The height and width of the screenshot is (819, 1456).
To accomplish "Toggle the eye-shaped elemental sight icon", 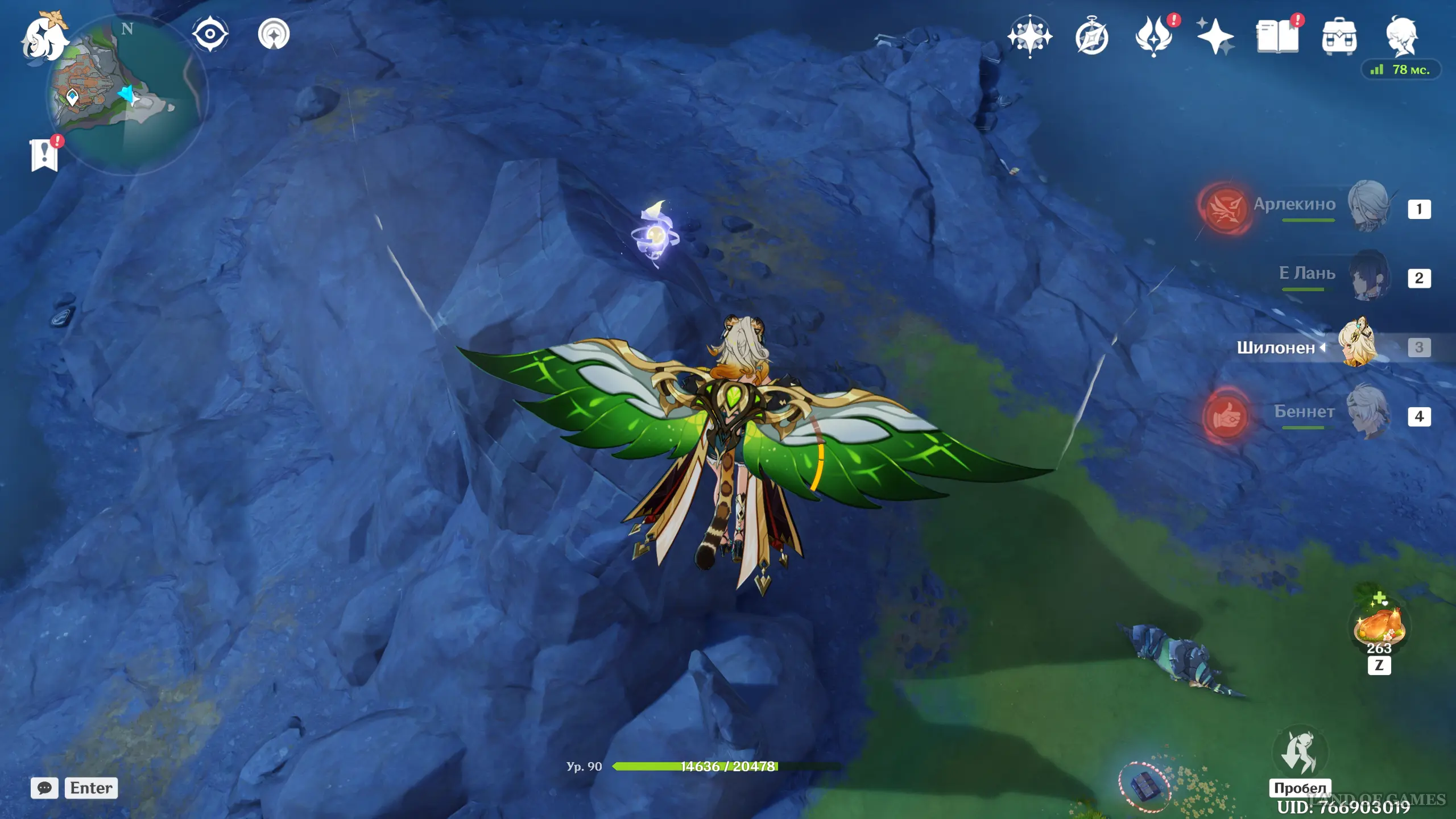I will click(210, 34).
